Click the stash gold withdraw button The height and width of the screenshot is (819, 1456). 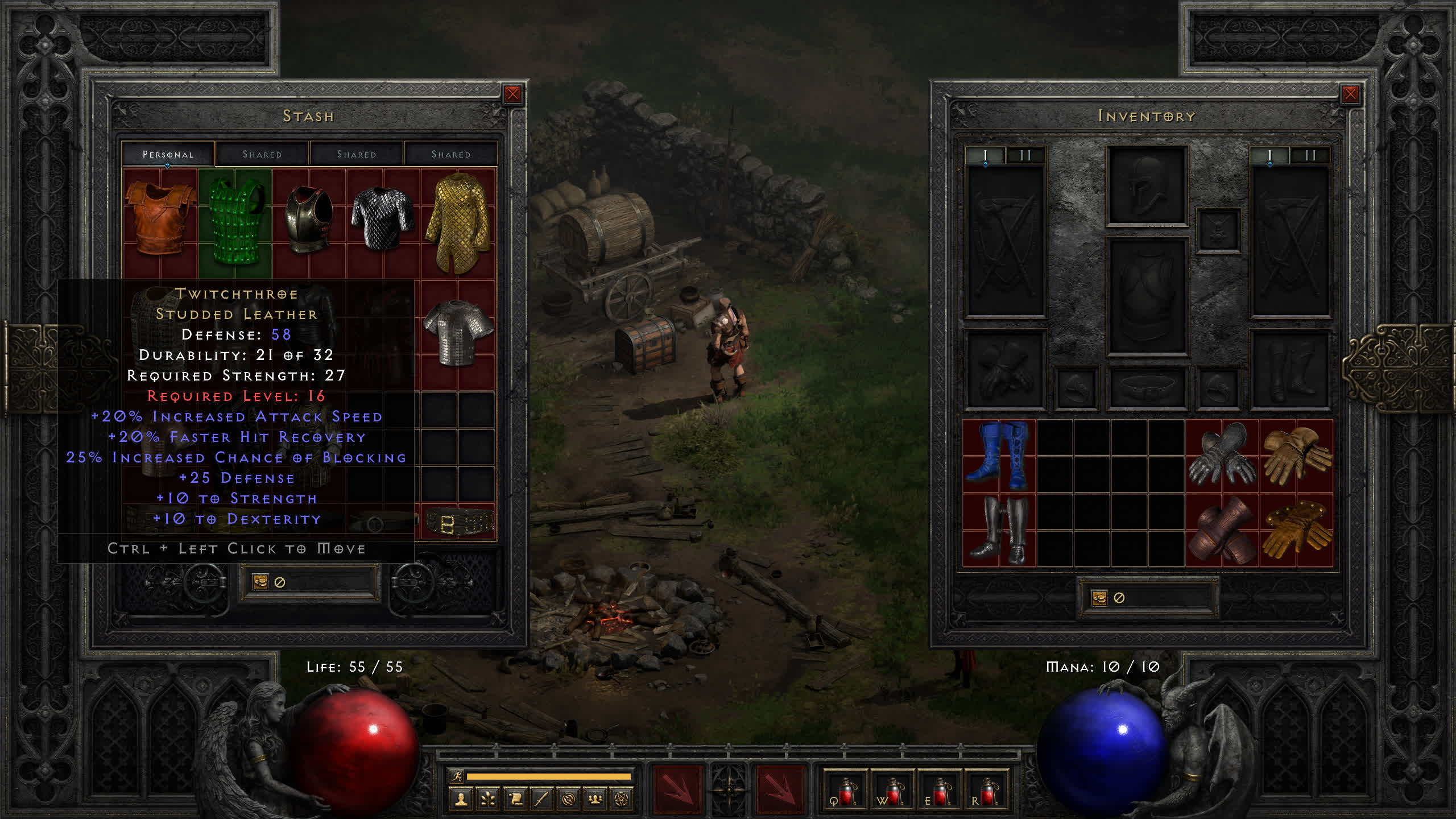260,582
